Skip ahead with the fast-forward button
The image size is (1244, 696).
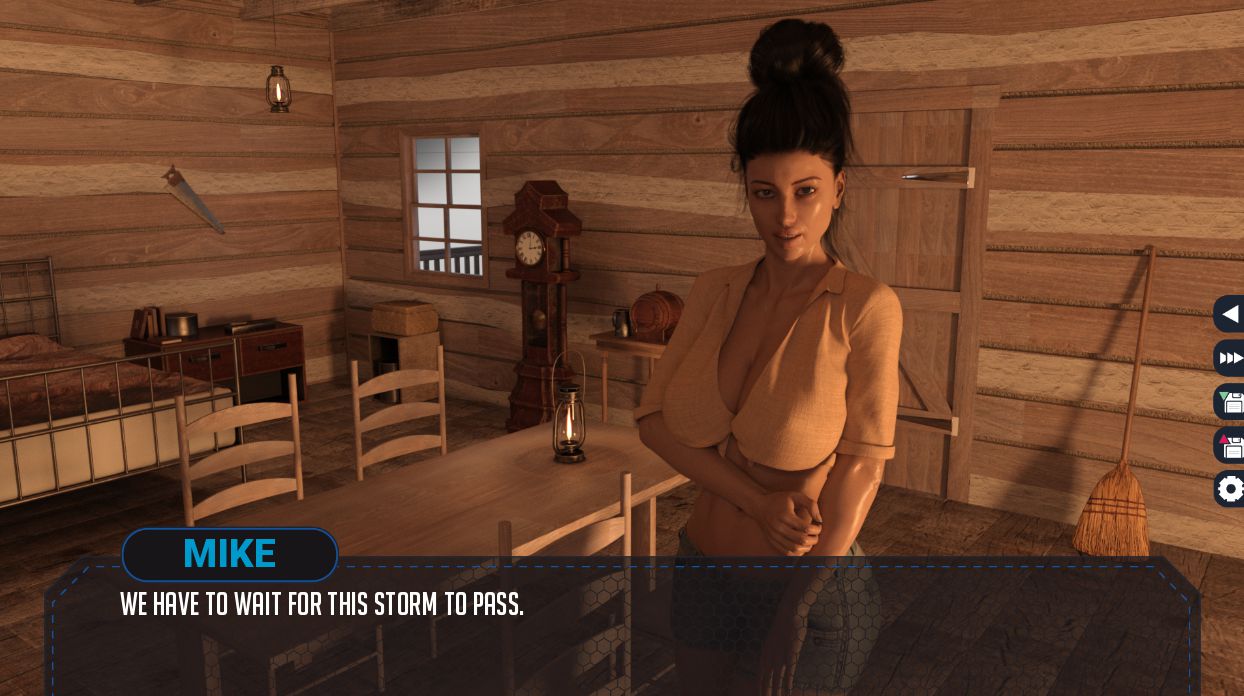pyautogui.click(x=1231, y=358)
